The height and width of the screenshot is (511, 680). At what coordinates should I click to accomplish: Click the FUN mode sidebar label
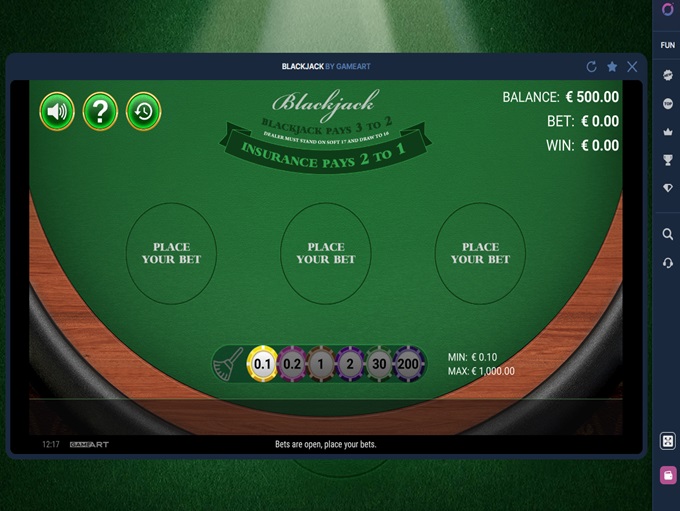pyautogui.click(x=668, y=45)
